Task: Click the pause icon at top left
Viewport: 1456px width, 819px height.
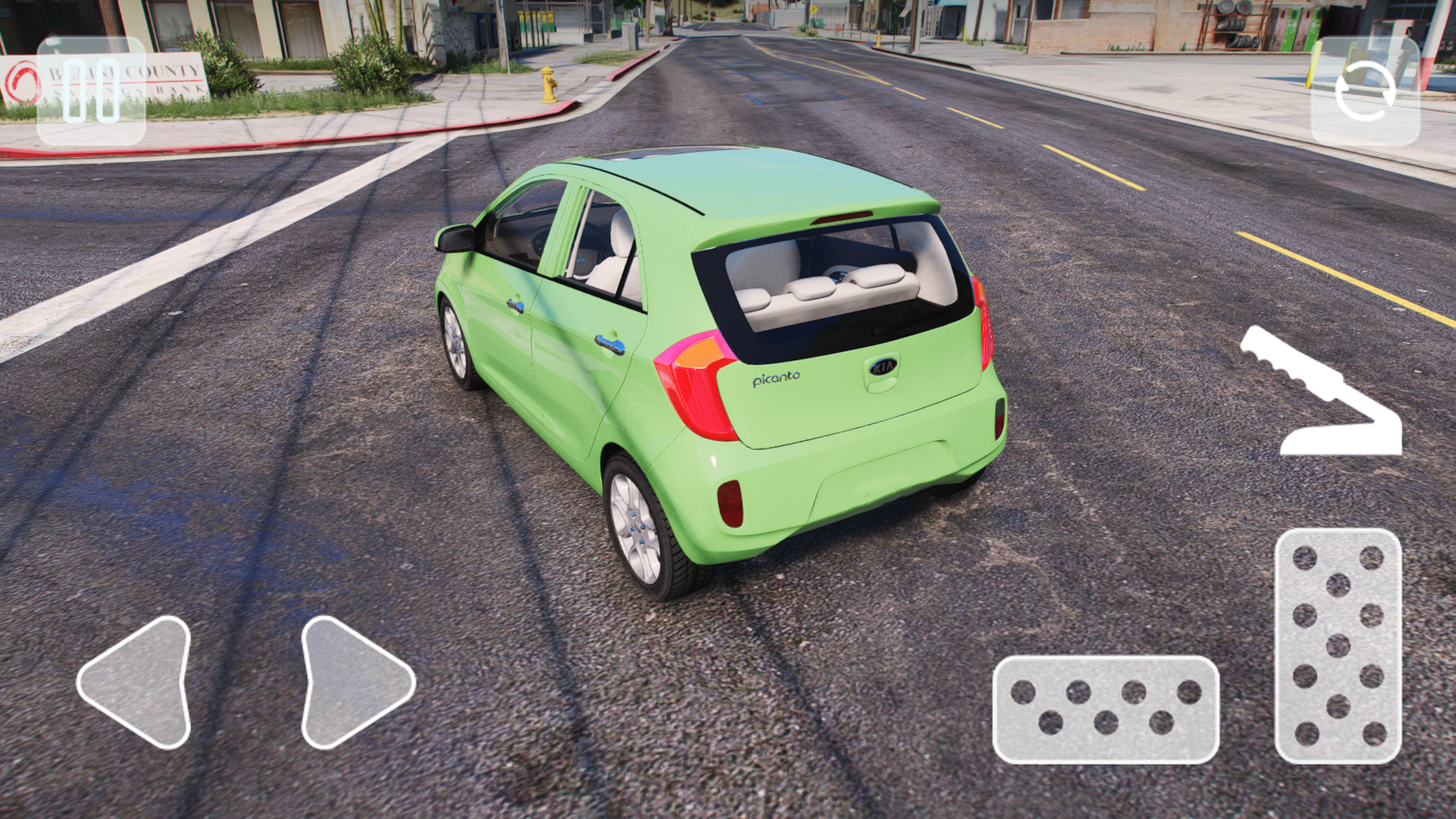Action: (x=91, y=91)
